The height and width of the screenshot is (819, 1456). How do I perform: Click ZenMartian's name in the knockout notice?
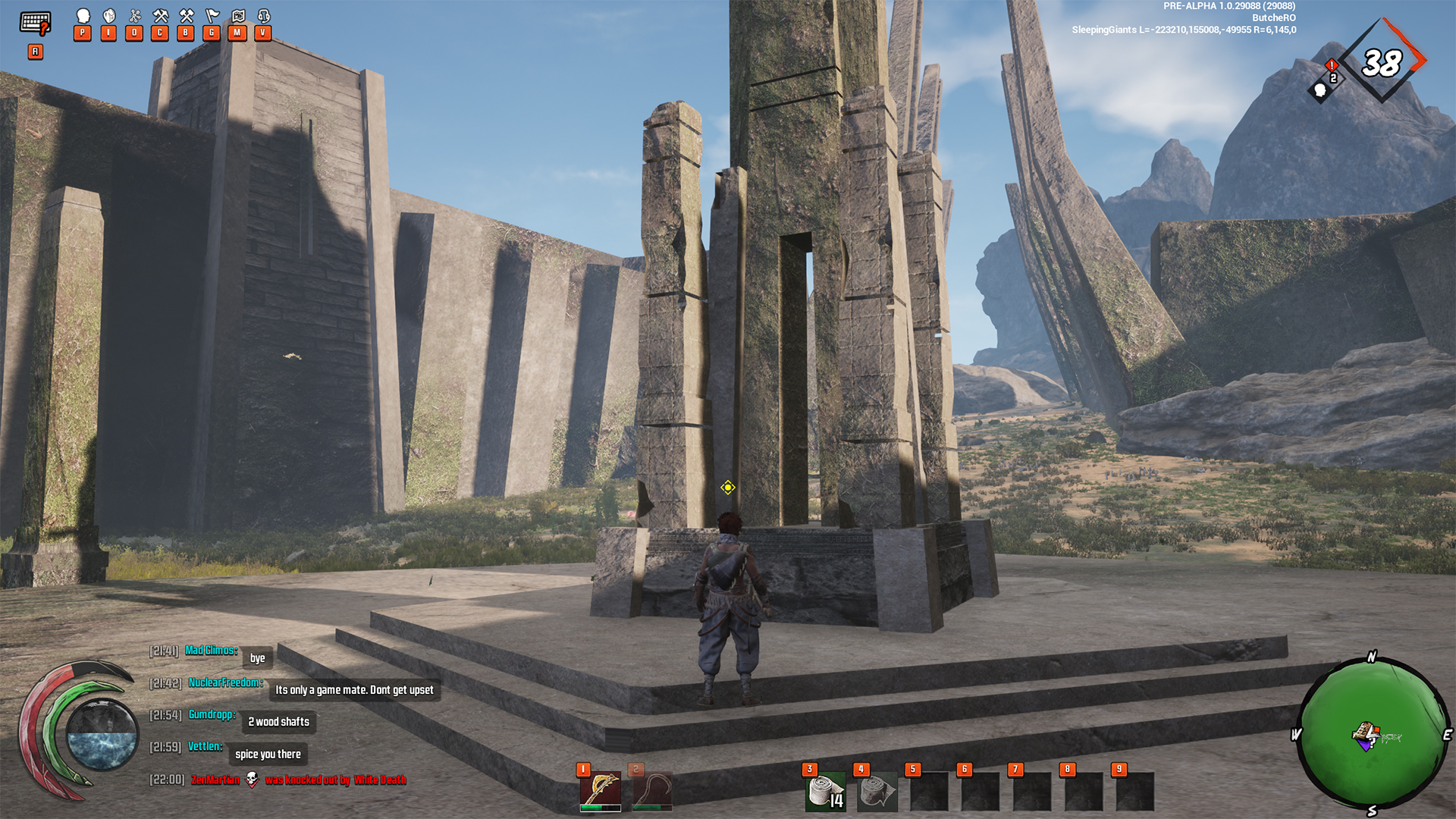click(215, 780)
